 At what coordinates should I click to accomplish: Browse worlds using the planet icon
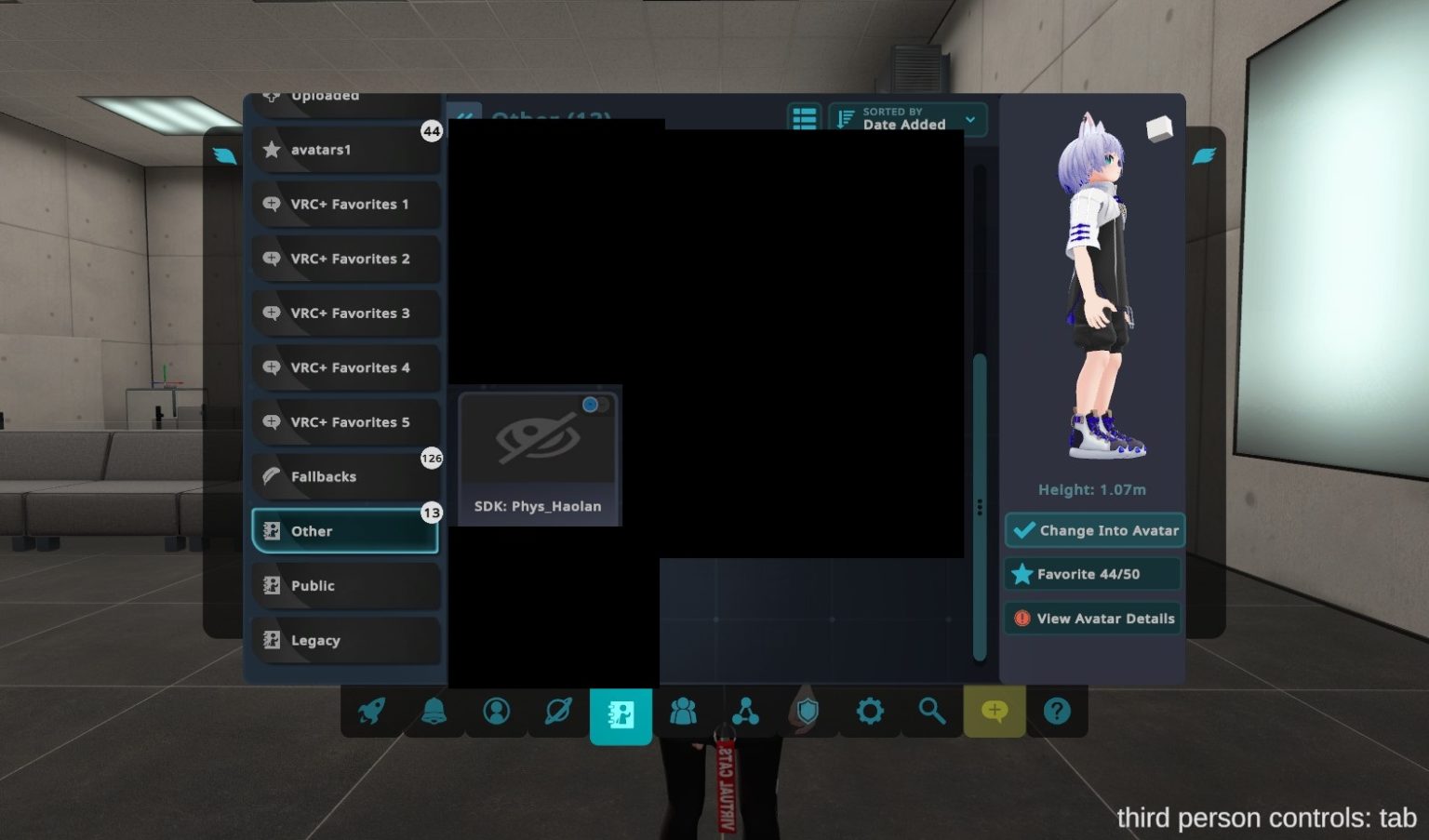[x=558, y=712]
